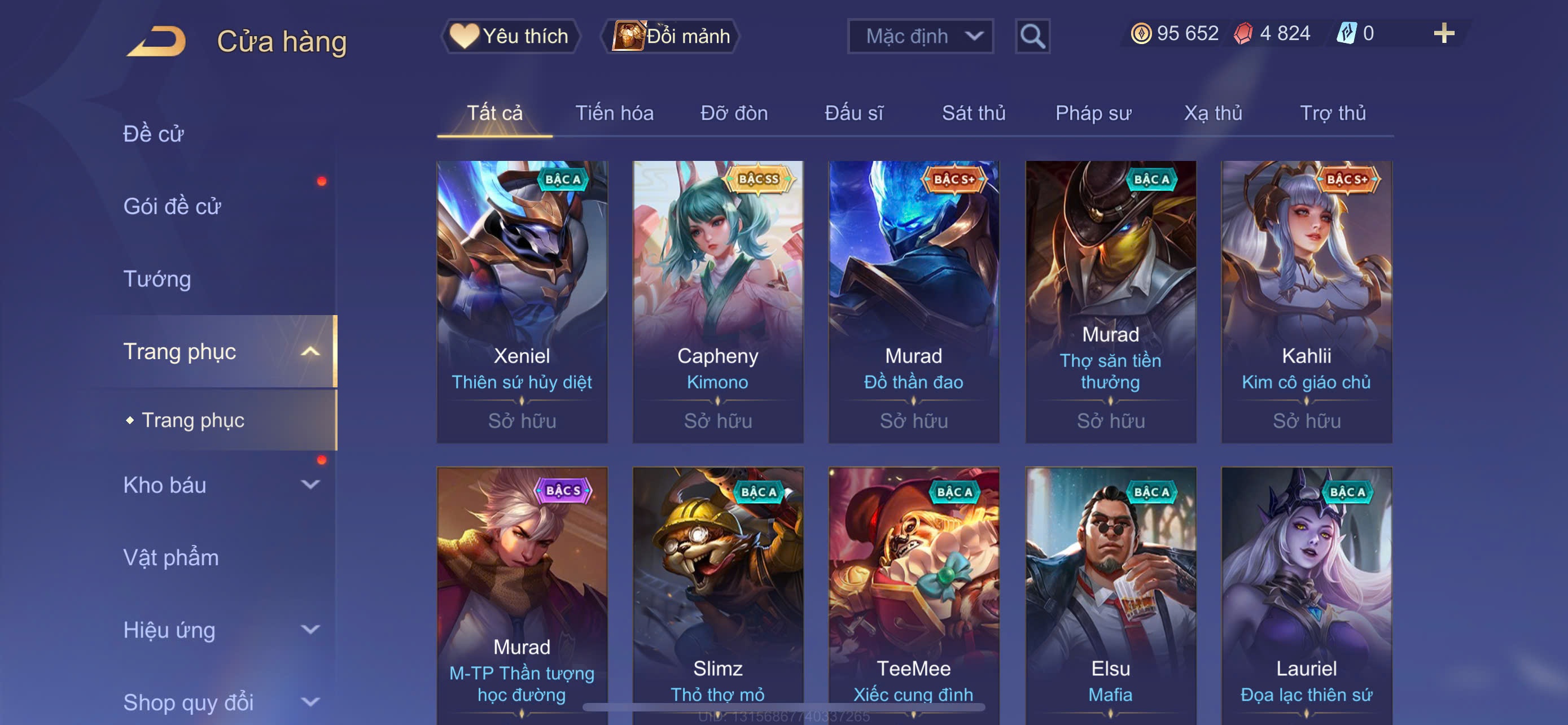Open the Đề cử shop section
This screenshot has width=1568, height=725.
(x=154, y=134)
